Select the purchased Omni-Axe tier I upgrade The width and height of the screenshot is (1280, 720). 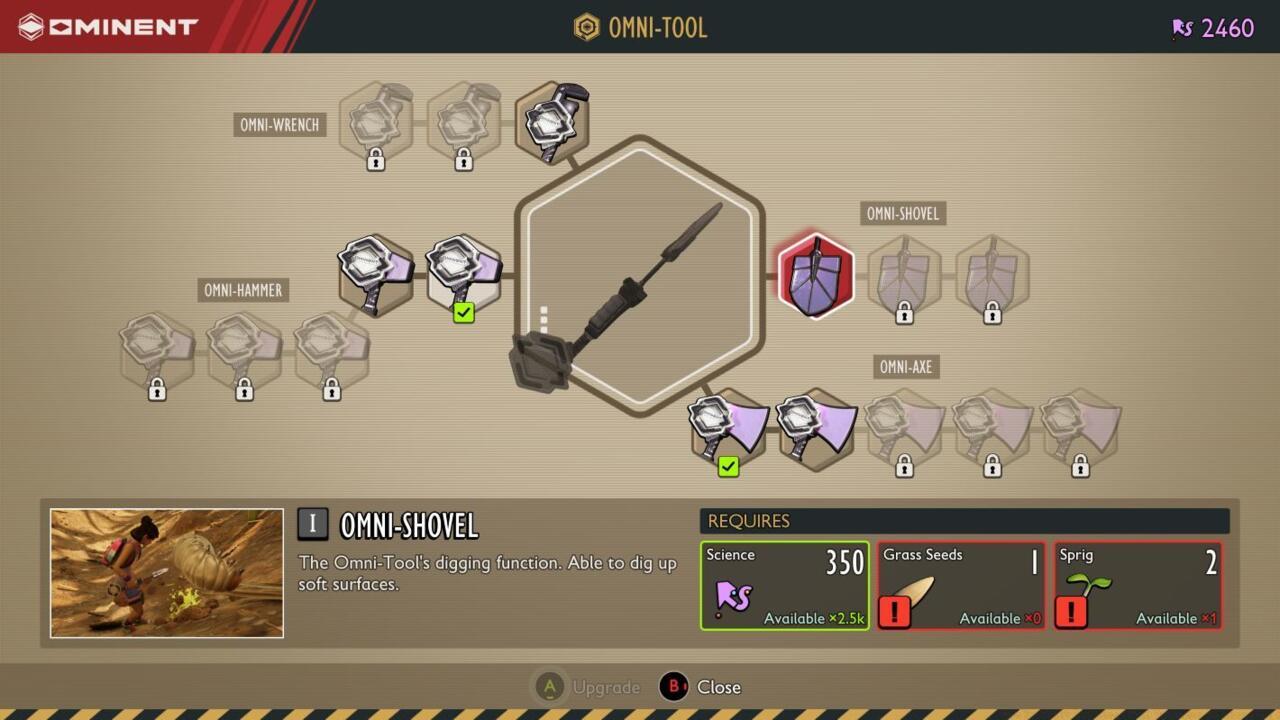(x=727, y=428)
